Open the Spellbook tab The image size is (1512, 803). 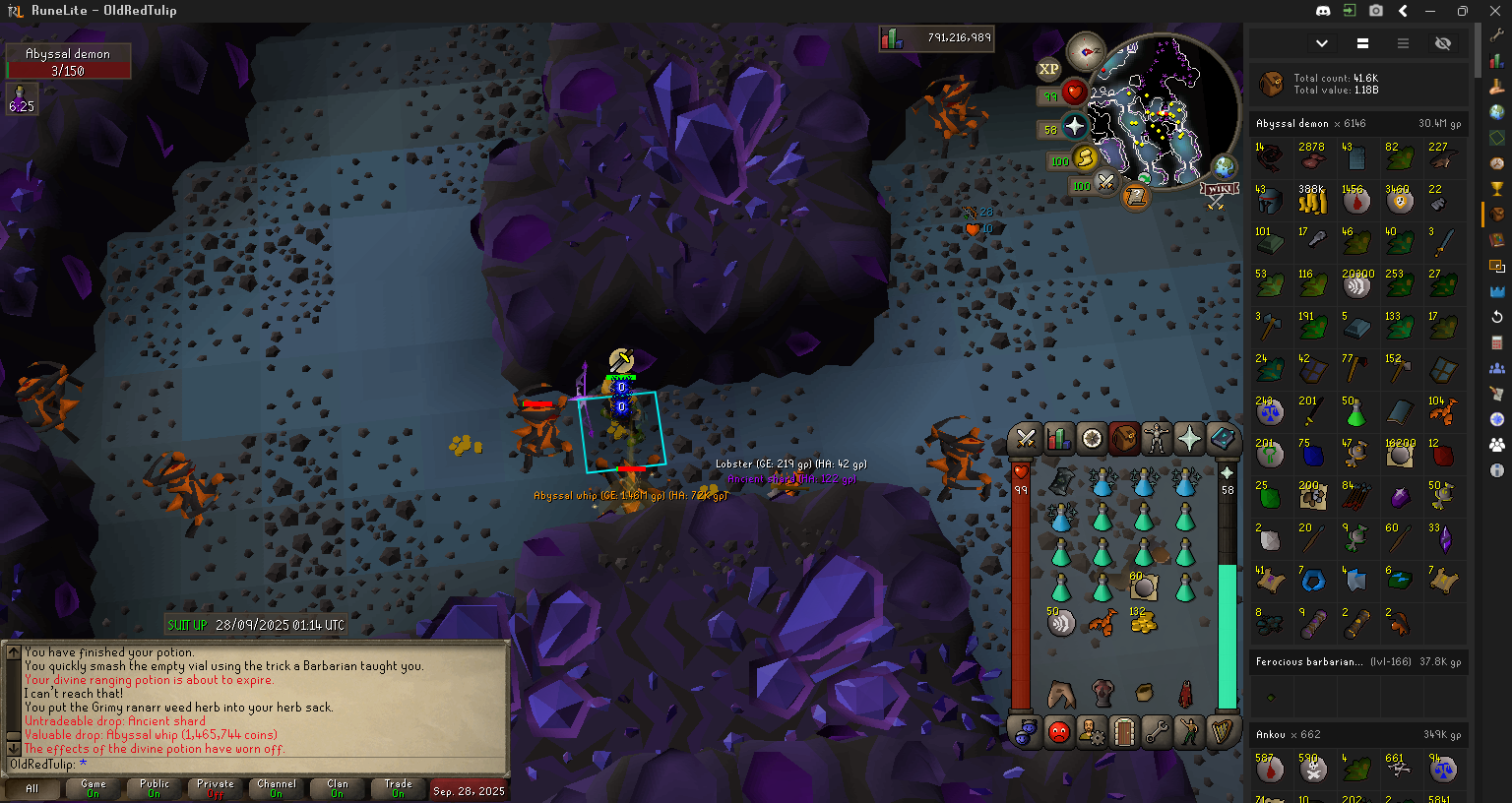pyautogui.click(x=1223, y=439)
